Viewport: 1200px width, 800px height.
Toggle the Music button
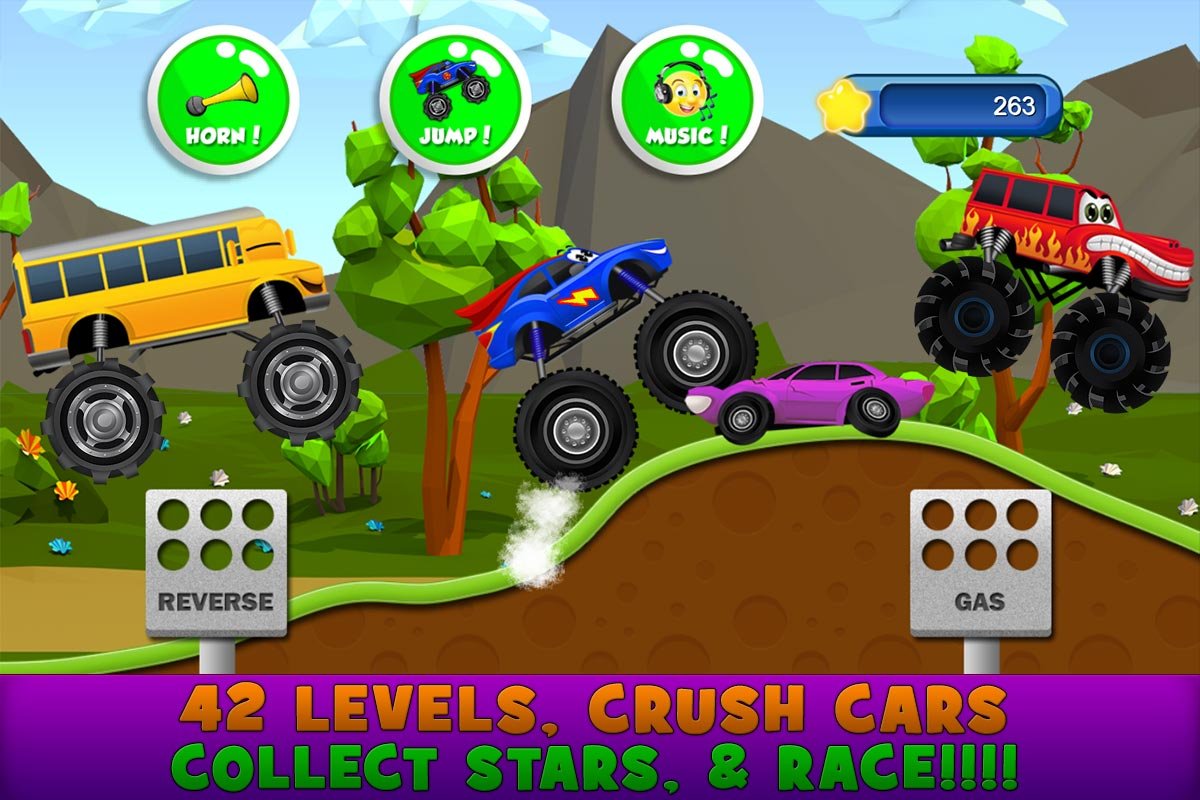point(687,100)
